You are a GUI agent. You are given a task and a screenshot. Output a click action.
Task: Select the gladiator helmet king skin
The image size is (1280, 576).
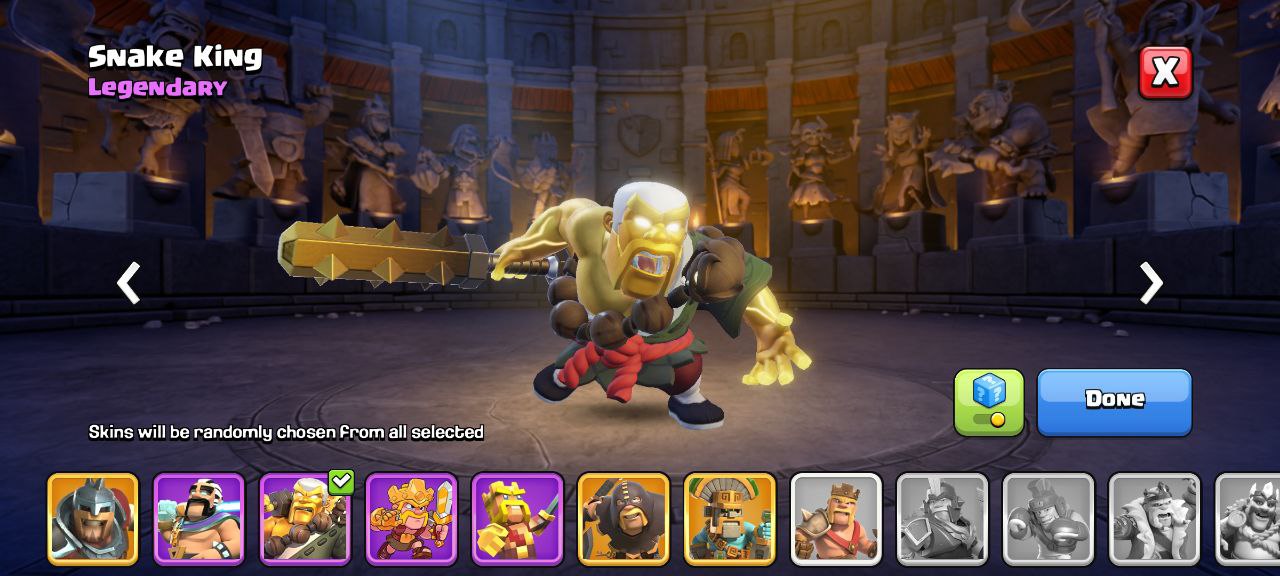pos(93,519)
